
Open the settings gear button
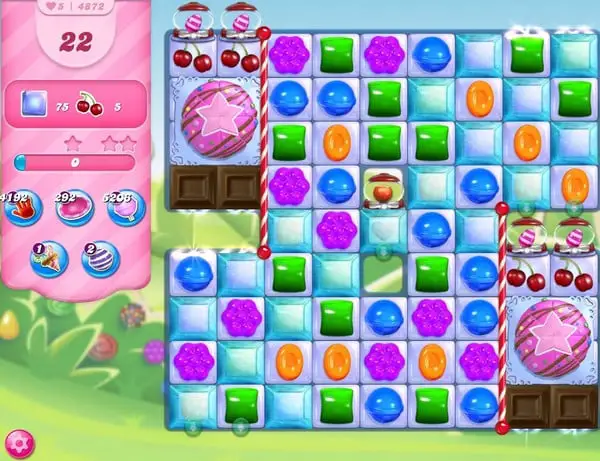(x=17, y=441)
